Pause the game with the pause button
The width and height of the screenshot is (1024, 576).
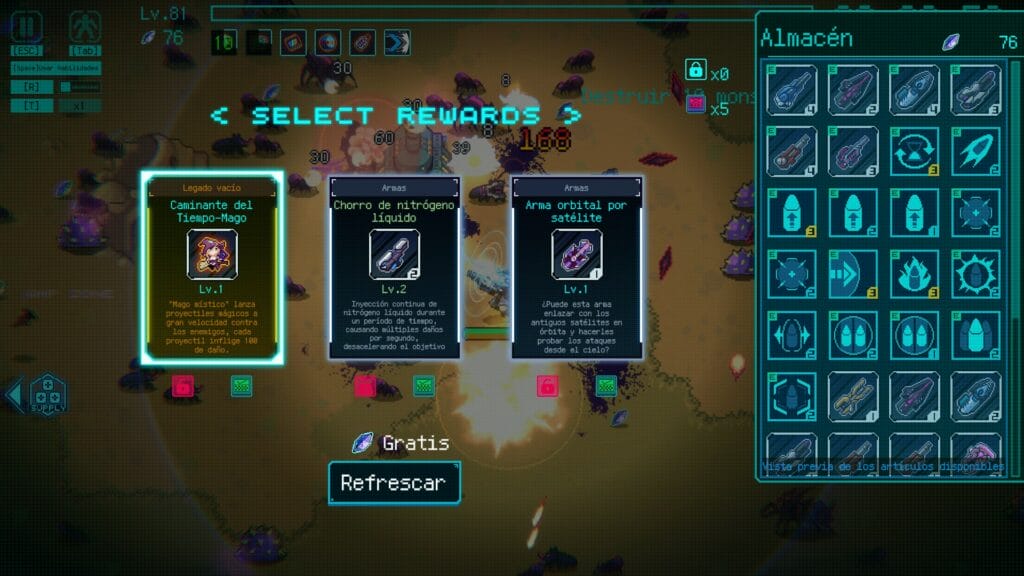coord(27,27)
